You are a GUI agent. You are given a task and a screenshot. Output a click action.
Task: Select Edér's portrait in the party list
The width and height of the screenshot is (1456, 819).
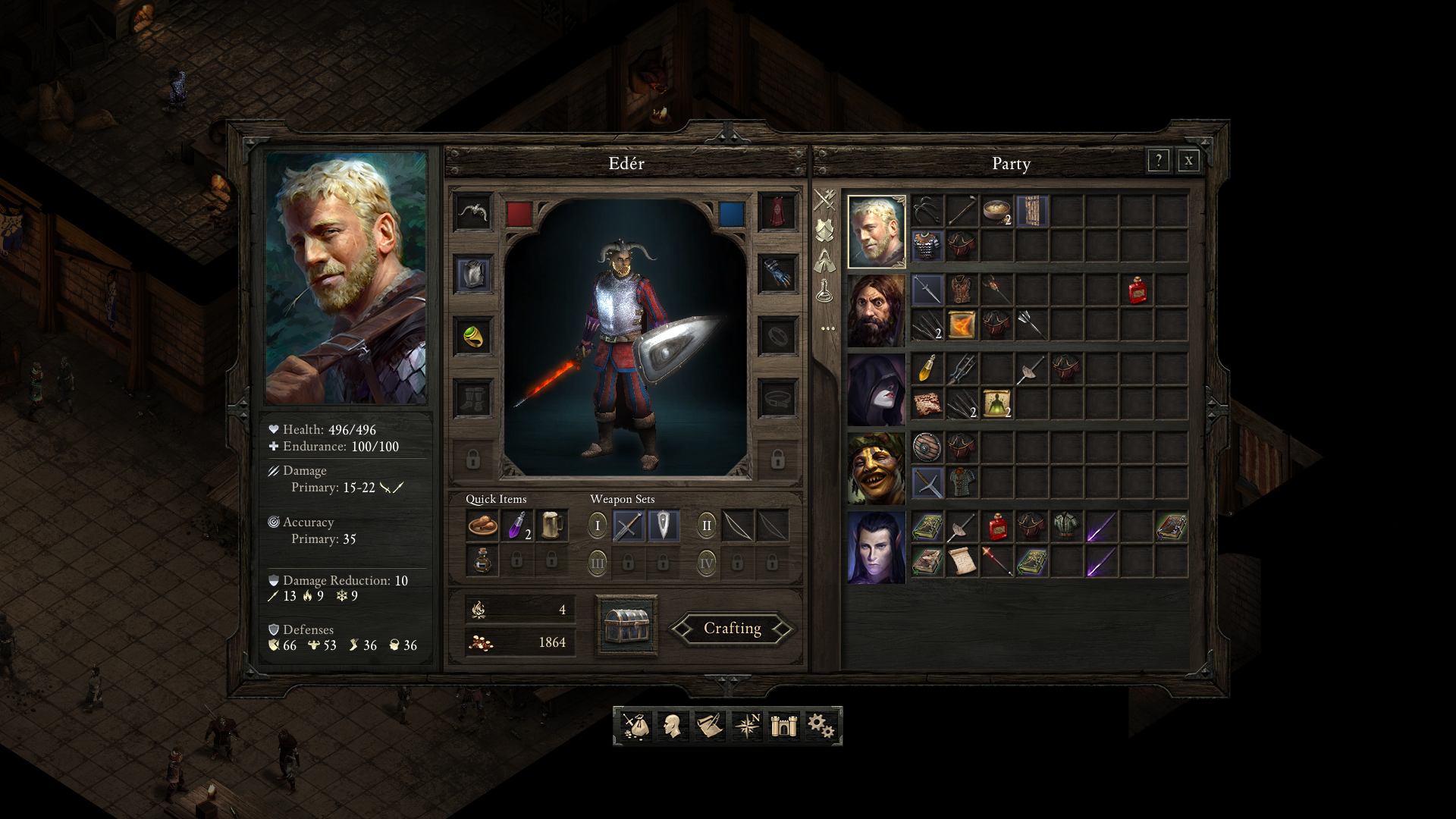[x=877, y=232]
